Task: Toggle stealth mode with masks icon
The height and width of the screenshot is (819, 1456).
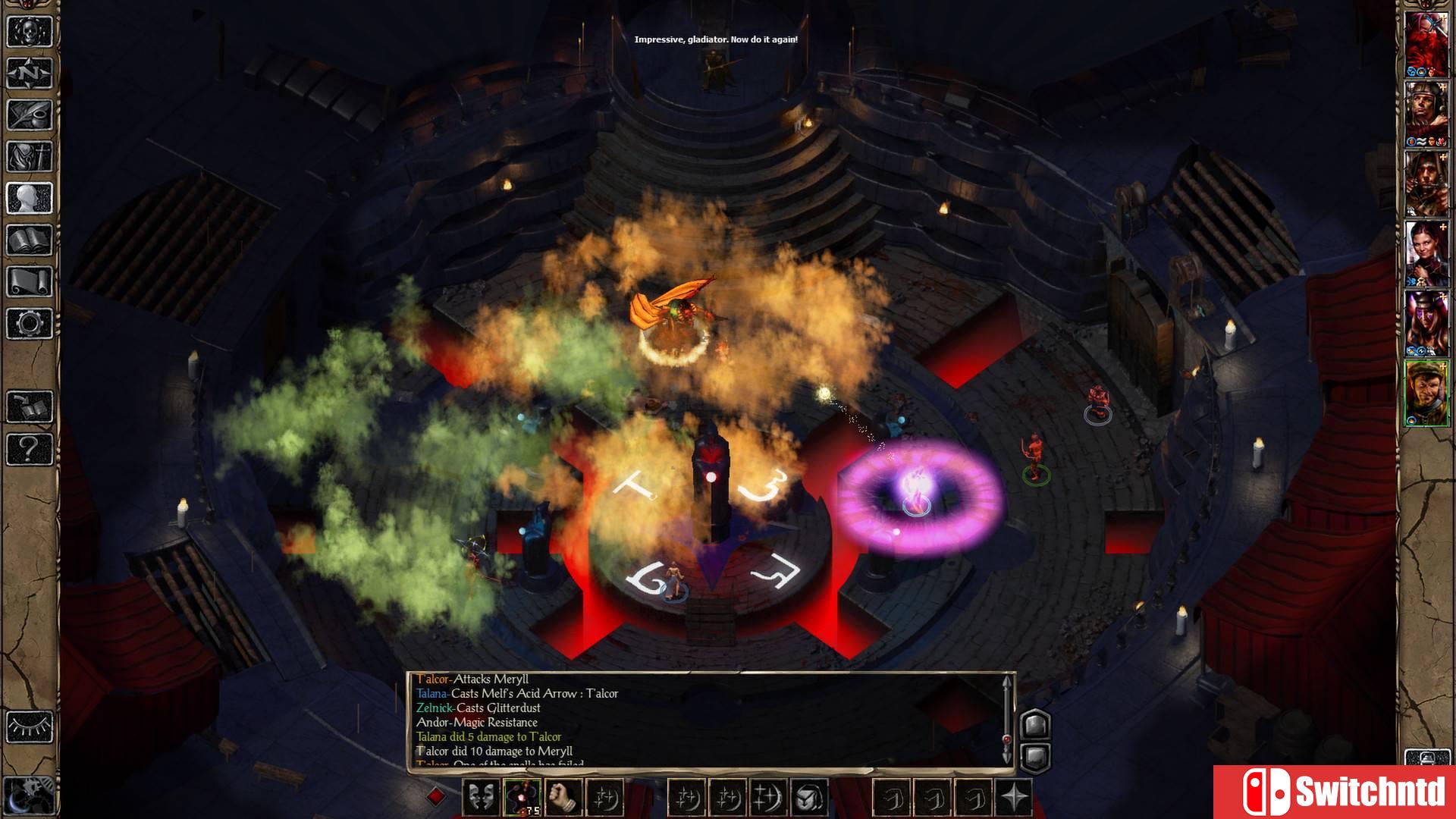Action: (482, 795)
